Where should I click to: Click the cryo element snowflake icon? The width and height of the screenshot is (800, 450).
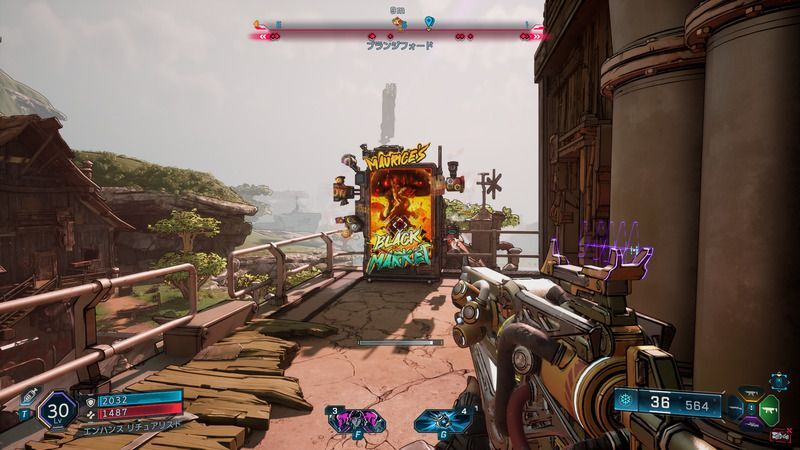[x=627, y=402]
